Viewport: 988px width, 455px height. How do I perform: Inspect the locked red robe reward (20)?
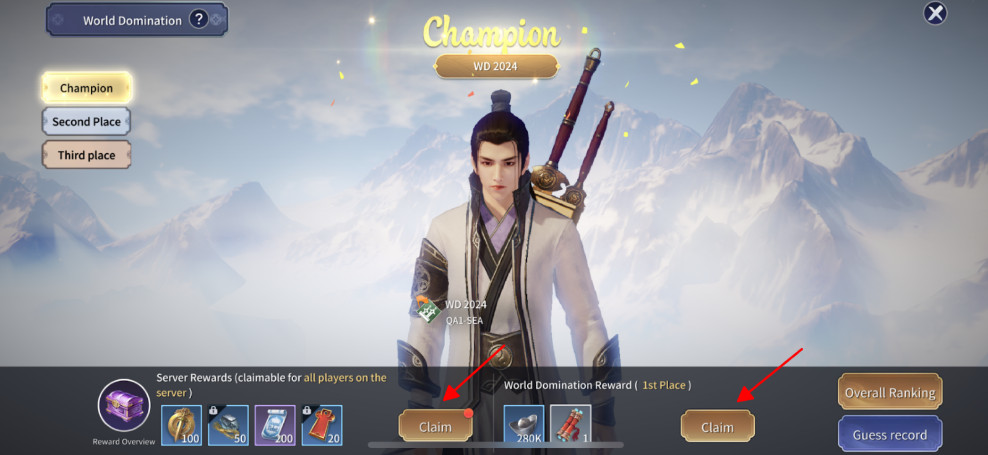pos(322,425)
